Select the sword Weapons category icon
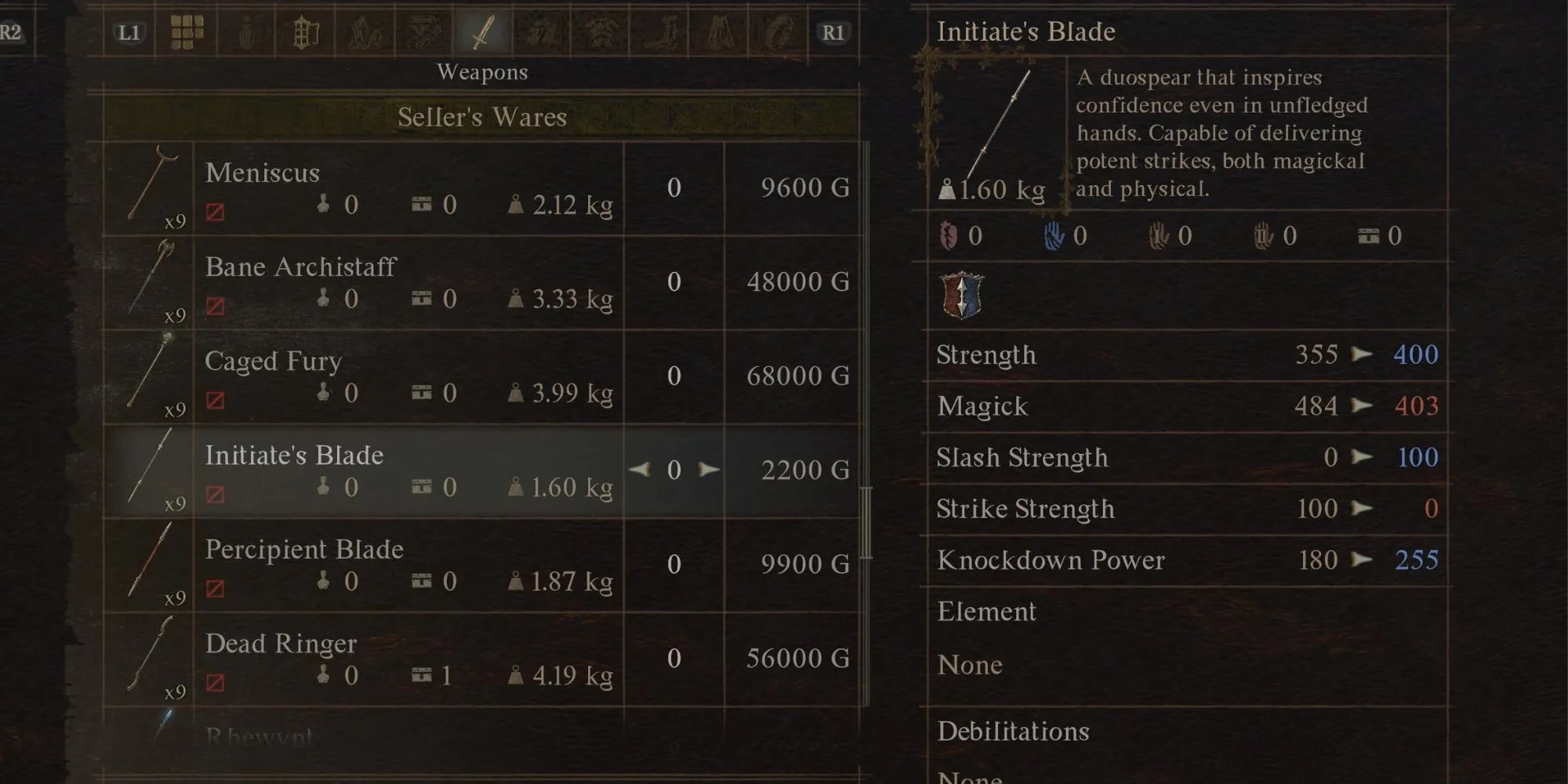The image size is (1568, 784). [482, 30]
